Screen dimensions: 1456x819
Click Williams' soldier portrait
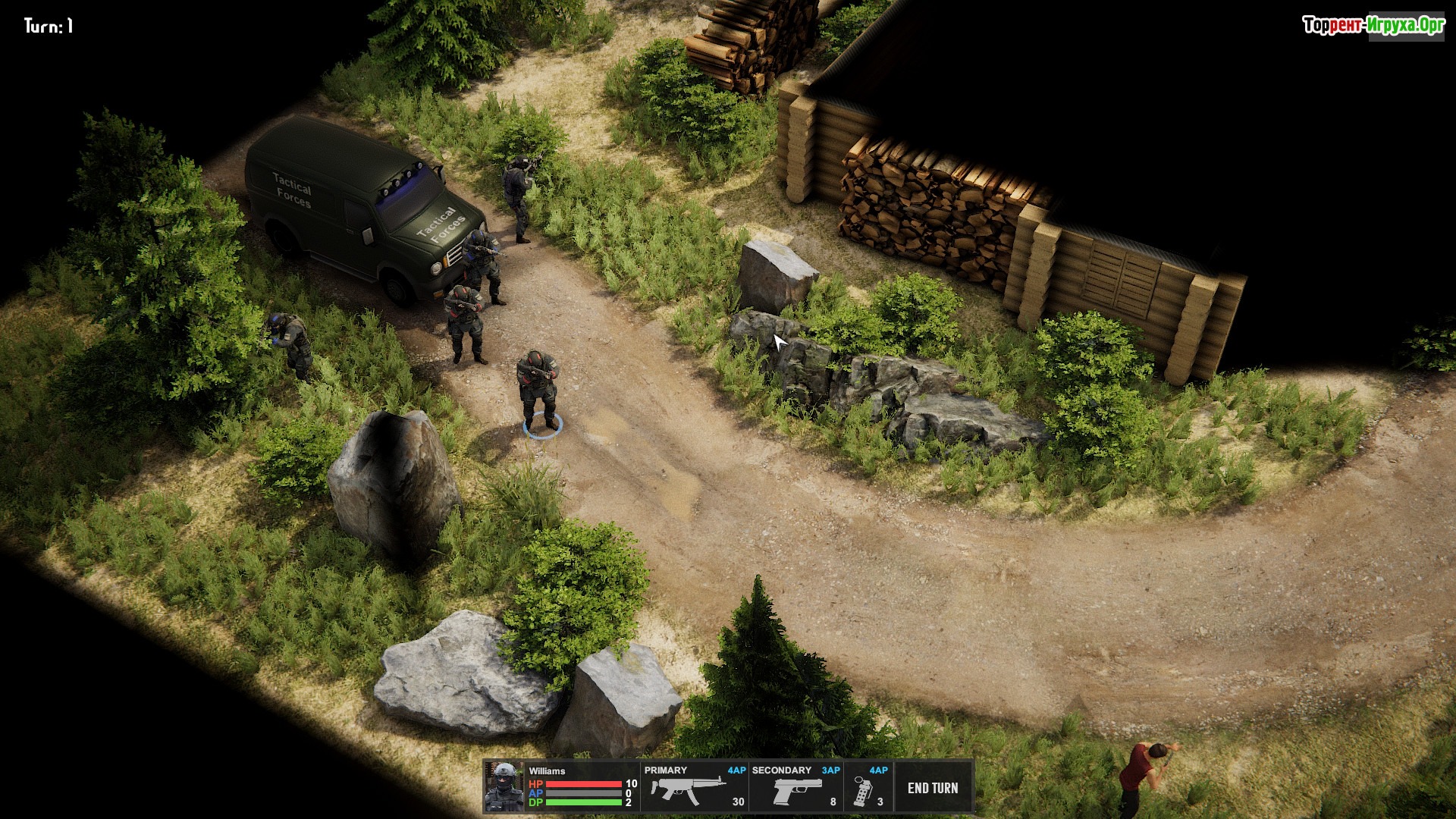pos(504,787)
